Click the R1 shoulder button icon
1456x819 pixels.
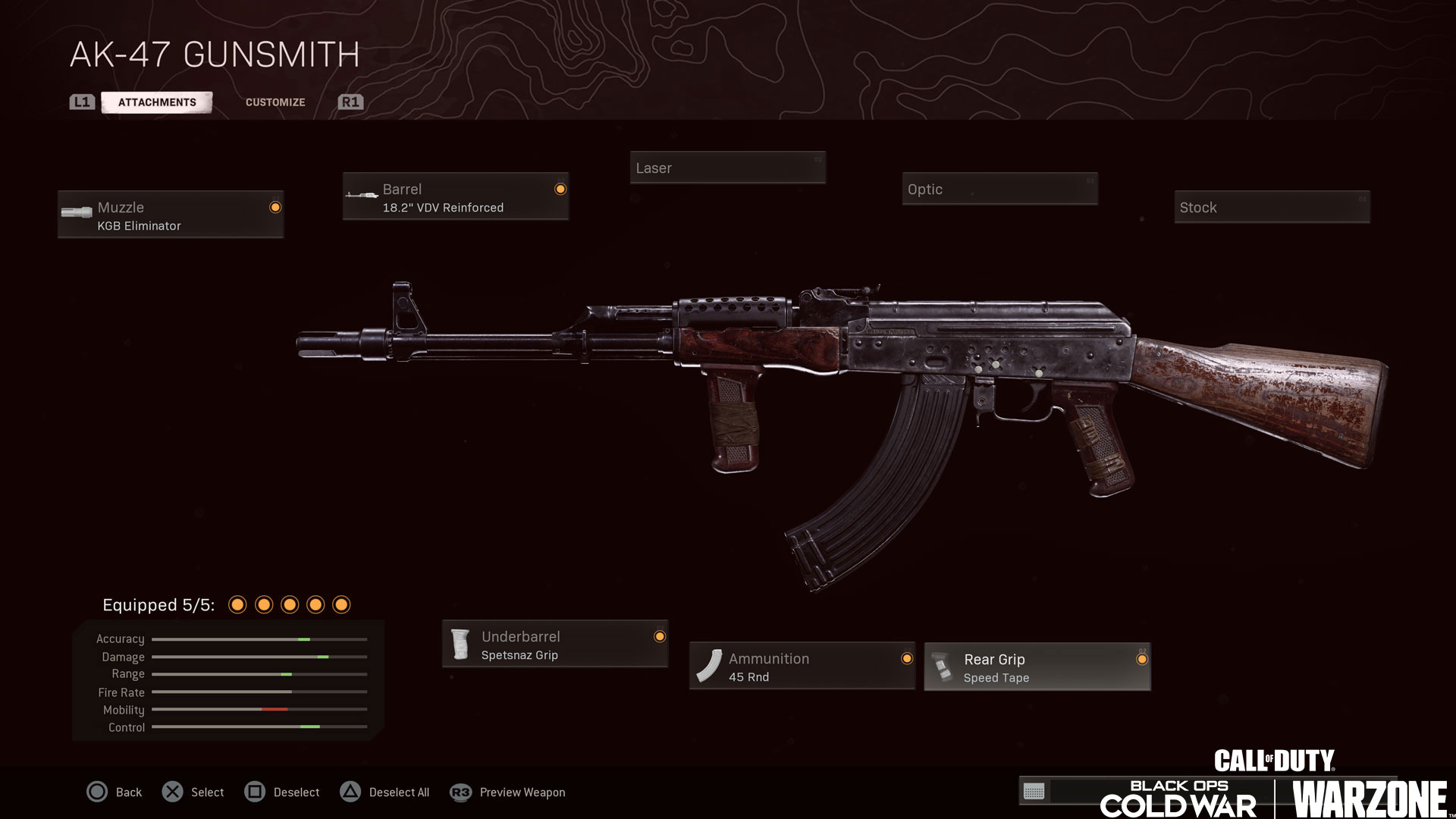click(350, 102)
